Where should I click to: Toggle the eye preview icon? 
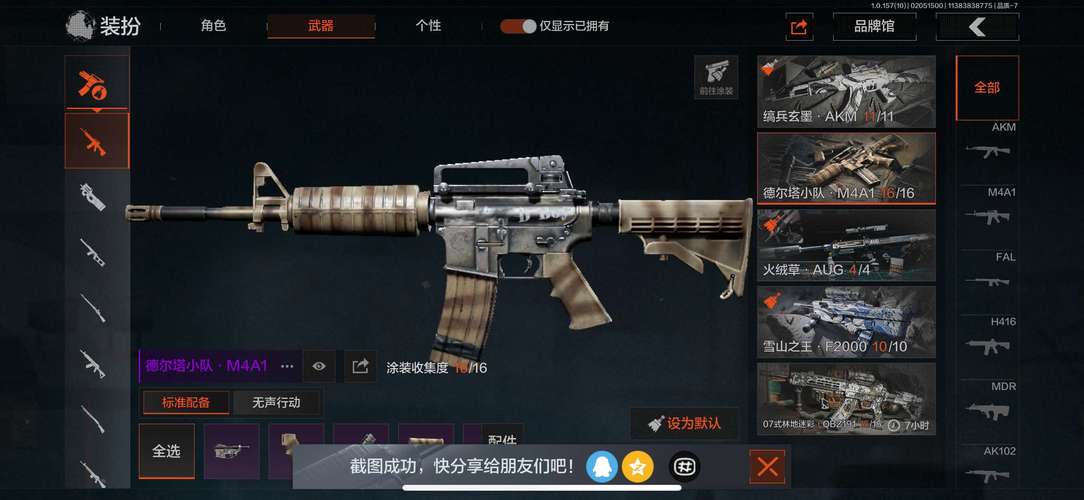click(x=319, y=366)
